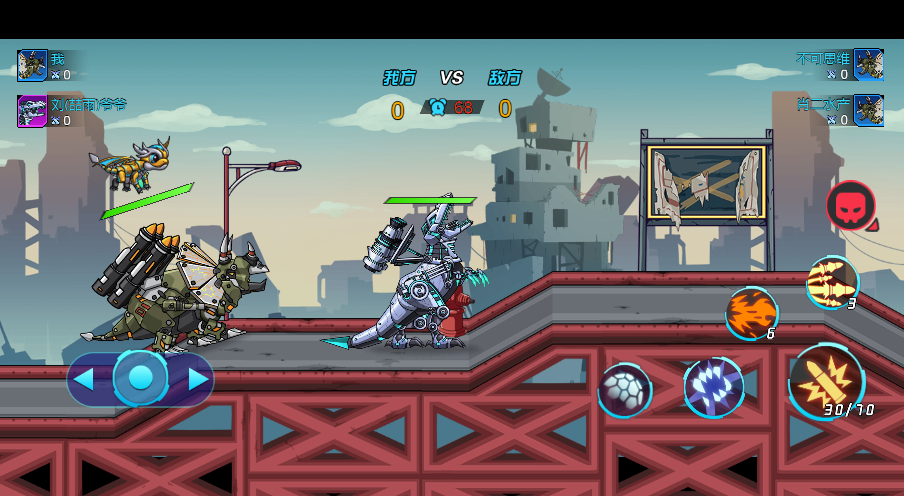Select my own player portrait '我'
904x496 pixels.
coord(32,65)
